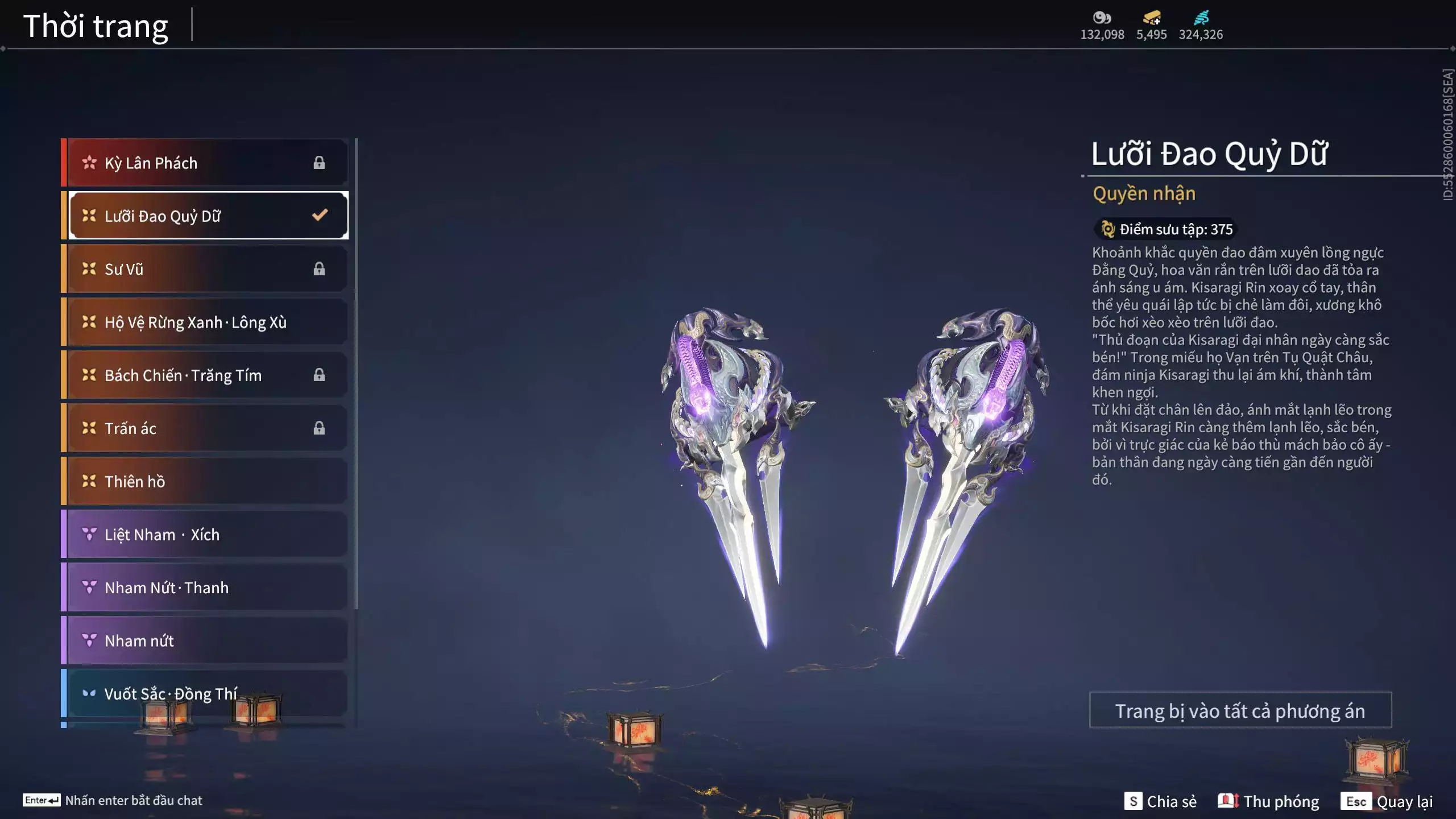Select the Kỳ Lân Phách skin entry
The height and width of the screenshot is (819, 1456).
click(x=205, y=163)
